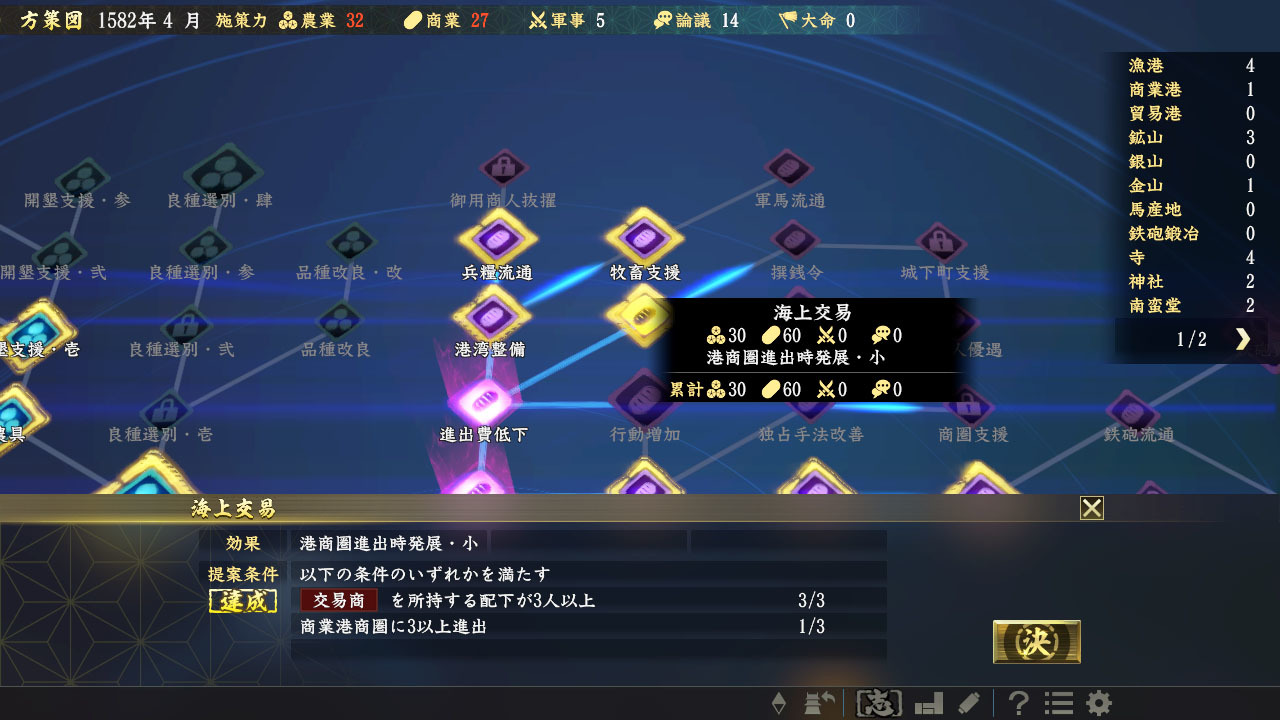This screenshot has width=1280, height=720.
Task: Select the 進出費低下 policy node
Action: [x=485, y=400]
